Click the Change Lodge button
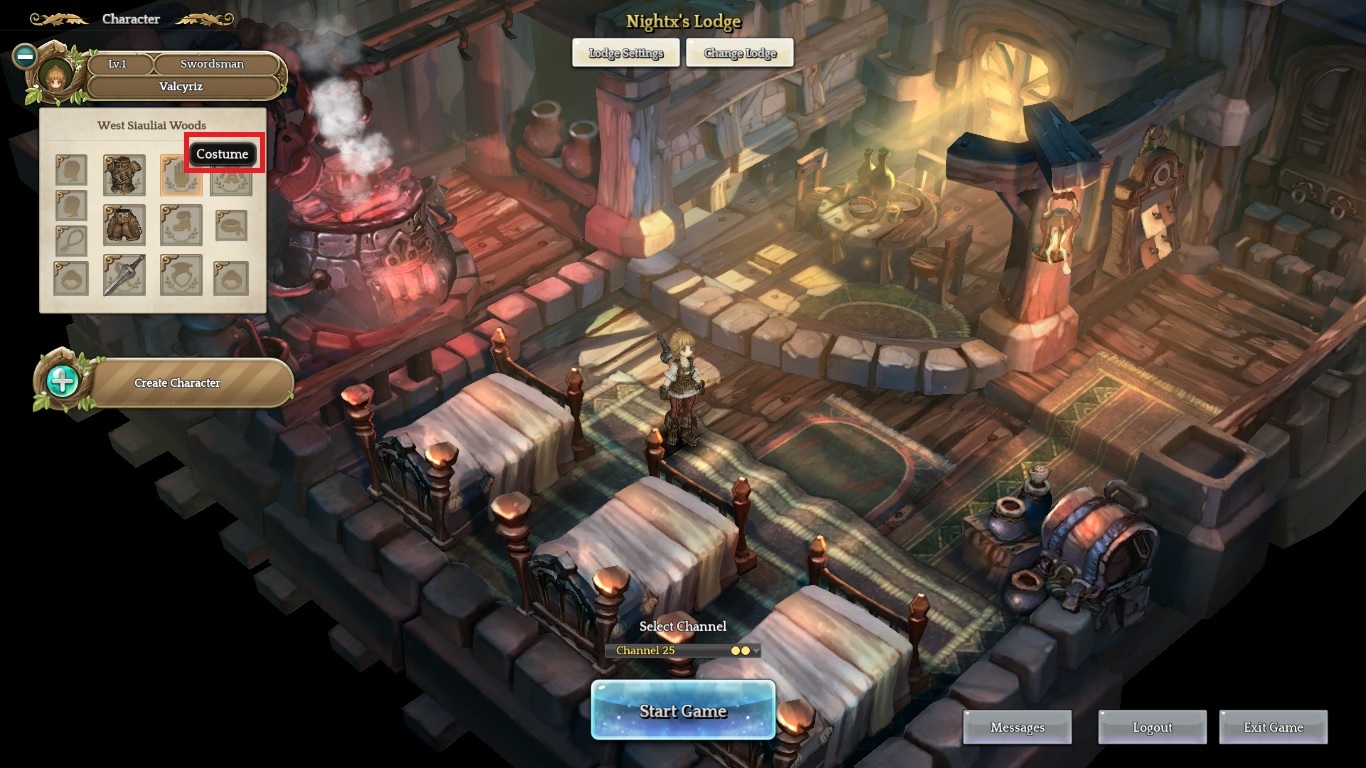Image resolution: width=1366 pixels, height=768 pixels. [740, 53]
